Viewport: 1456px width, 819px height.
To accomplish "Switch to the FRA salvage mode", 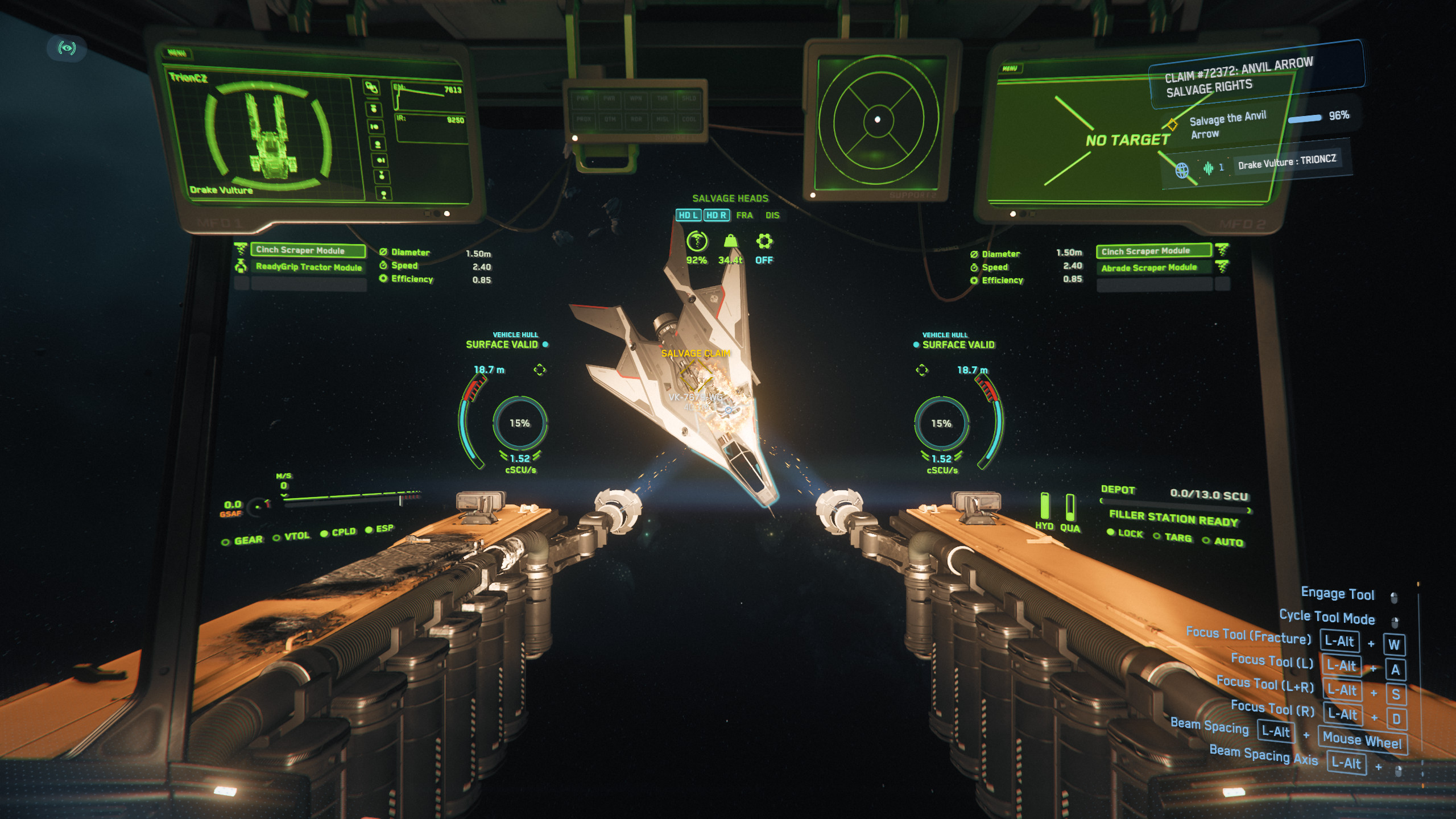I will coord(744,215).
